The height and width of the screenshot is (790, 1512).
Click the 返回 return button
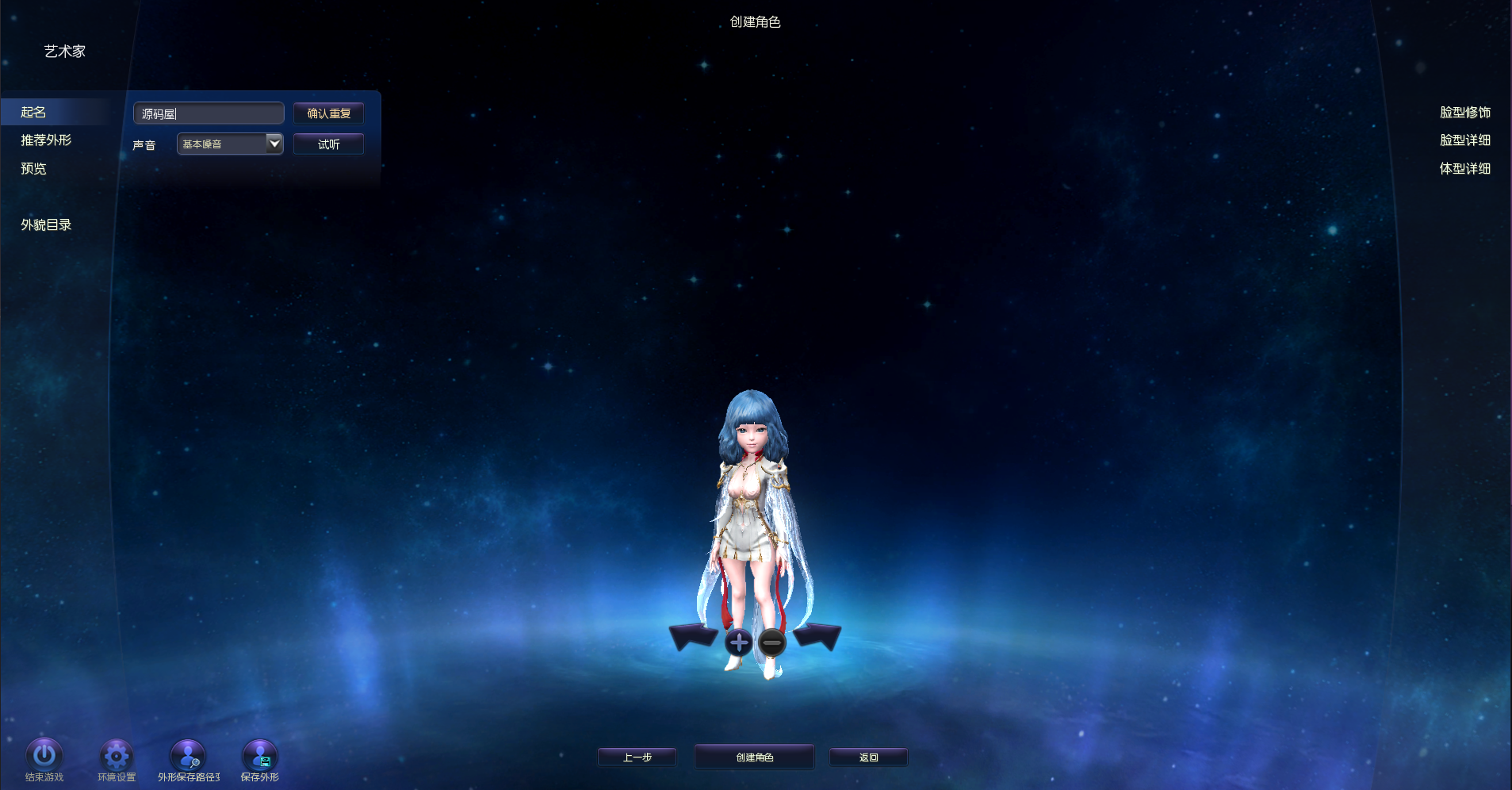click(868, 757)
